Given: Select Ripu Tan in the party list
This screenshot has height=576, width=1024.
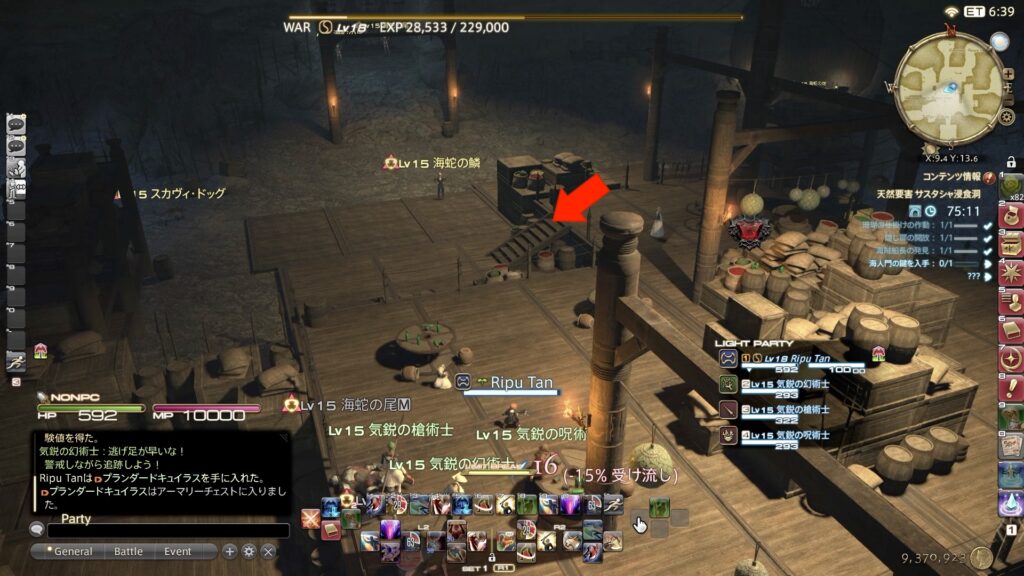Looking at the screenshot, I should pos(790,360).
